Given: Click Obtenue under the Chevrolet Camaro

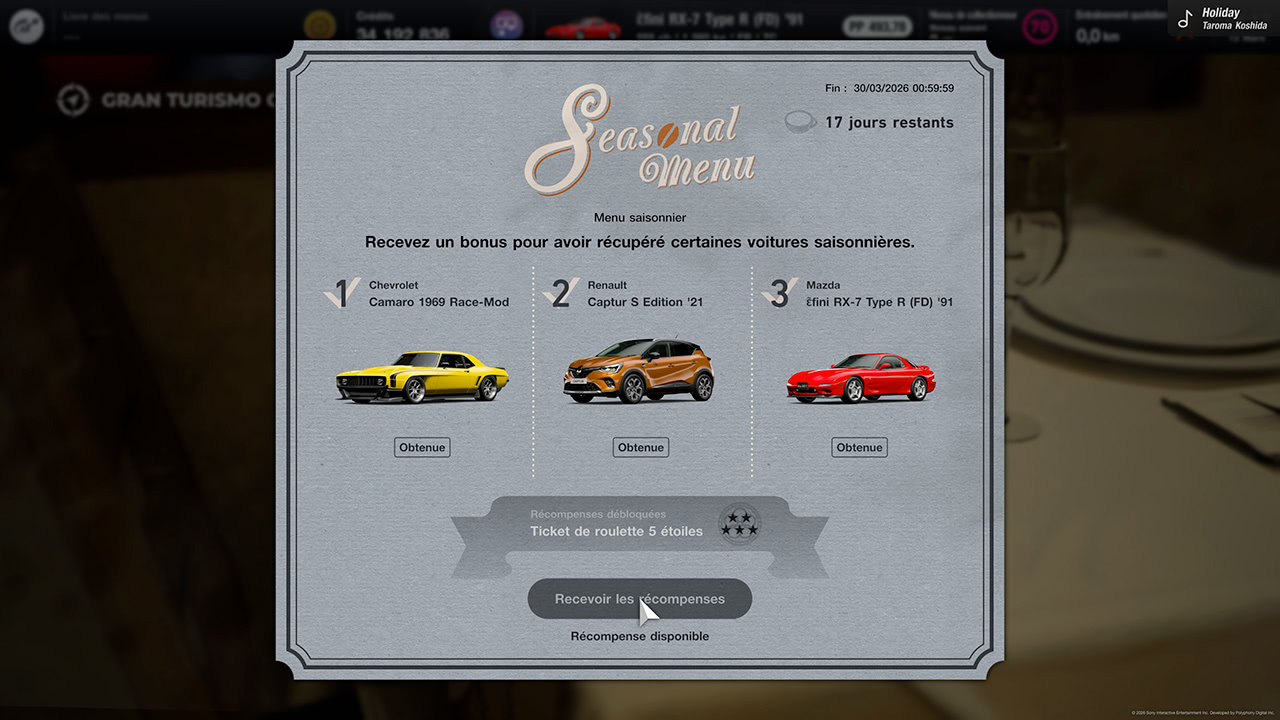Looking at the screenshot, I should click(422, 447).
